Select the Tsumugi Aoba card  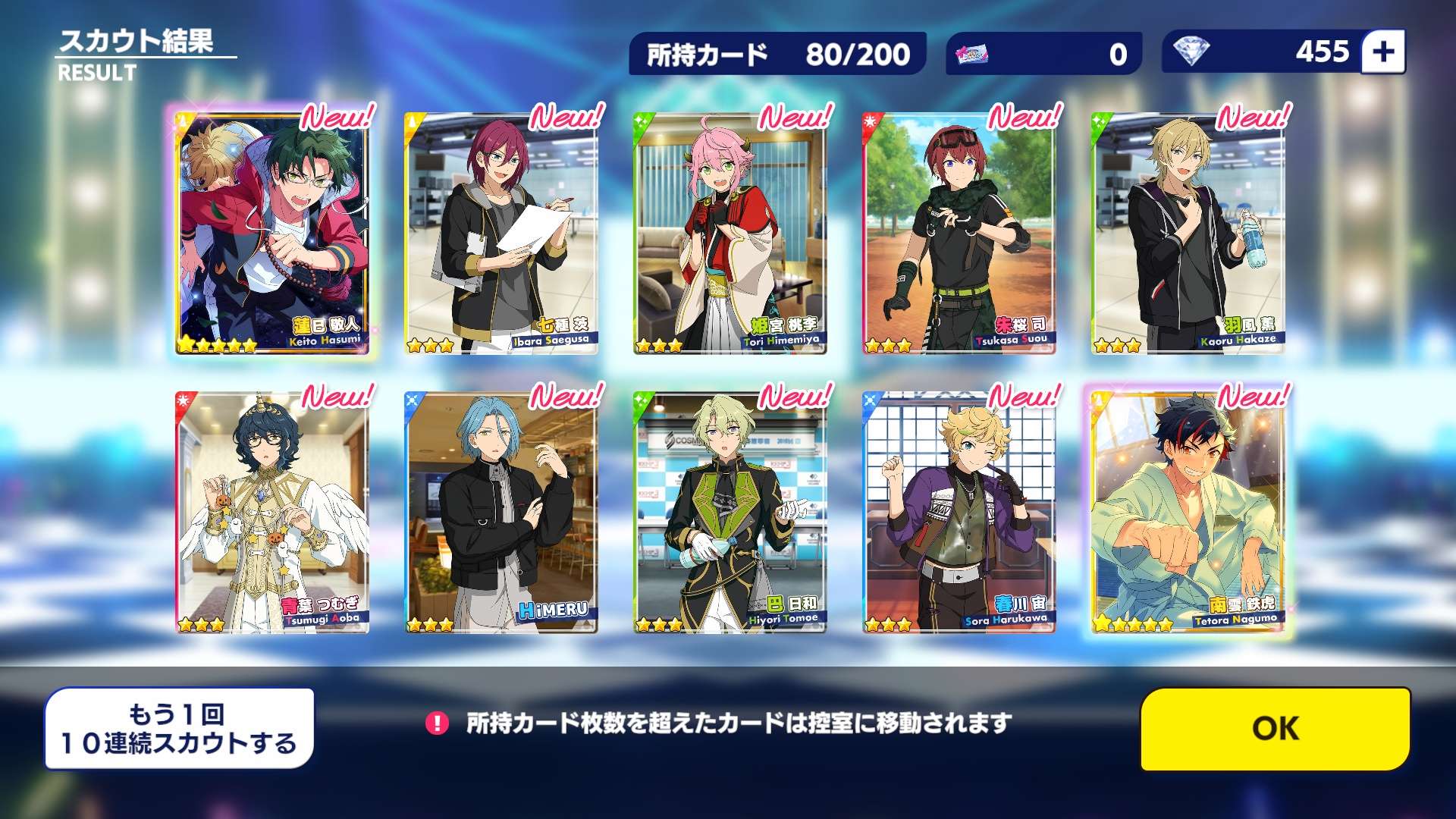272,513
